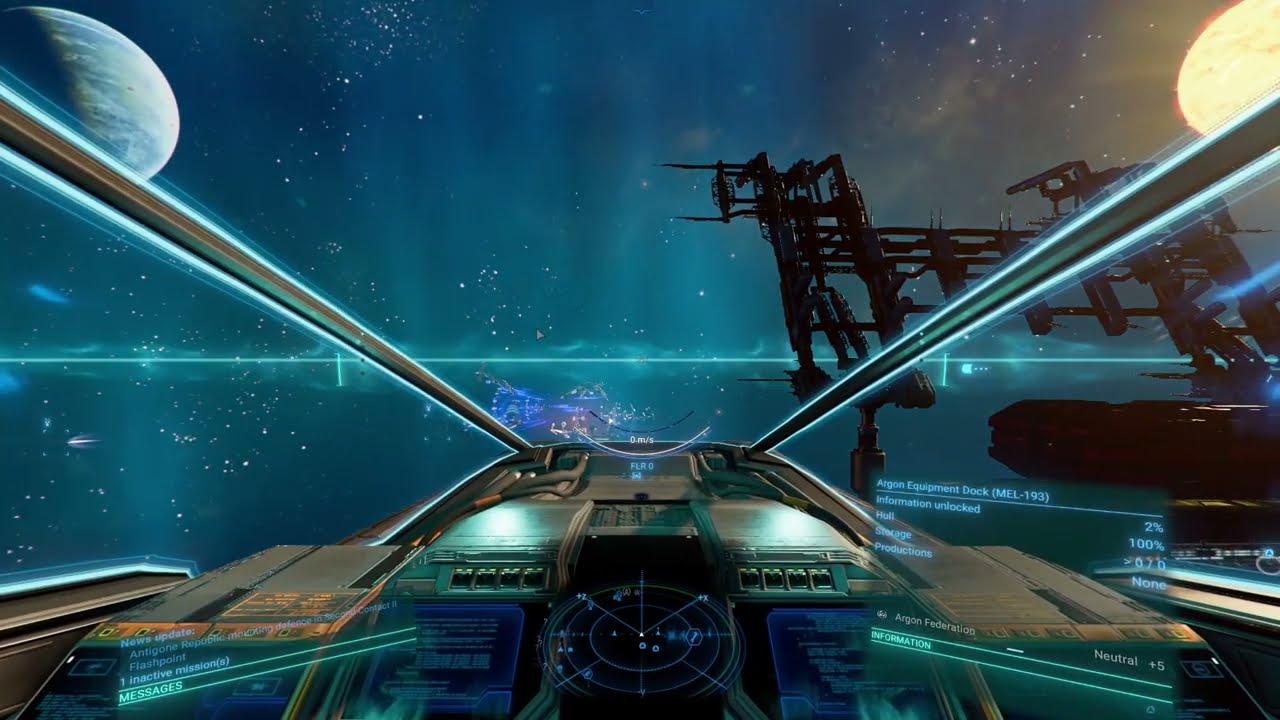Open the Messages panel header
Screen dimensions: 1280x720
point(151,688)
